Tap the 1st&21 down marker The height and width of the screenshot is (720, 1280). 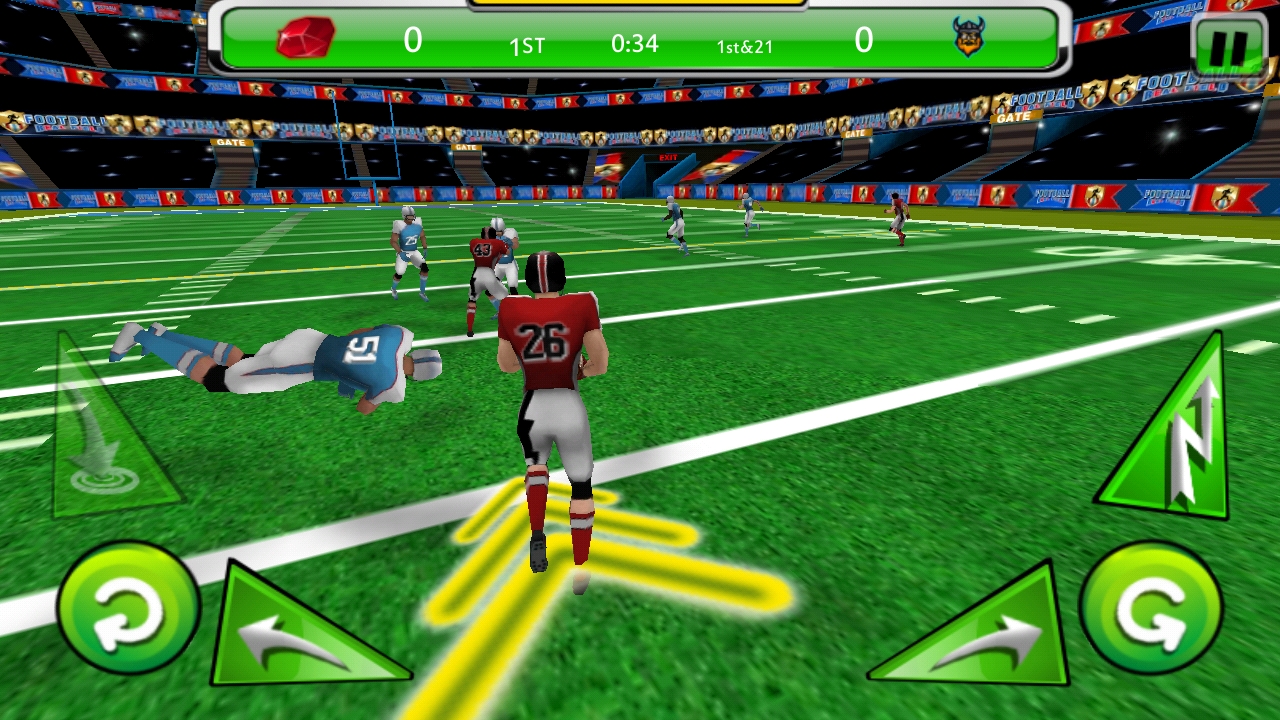pos(742,44)
